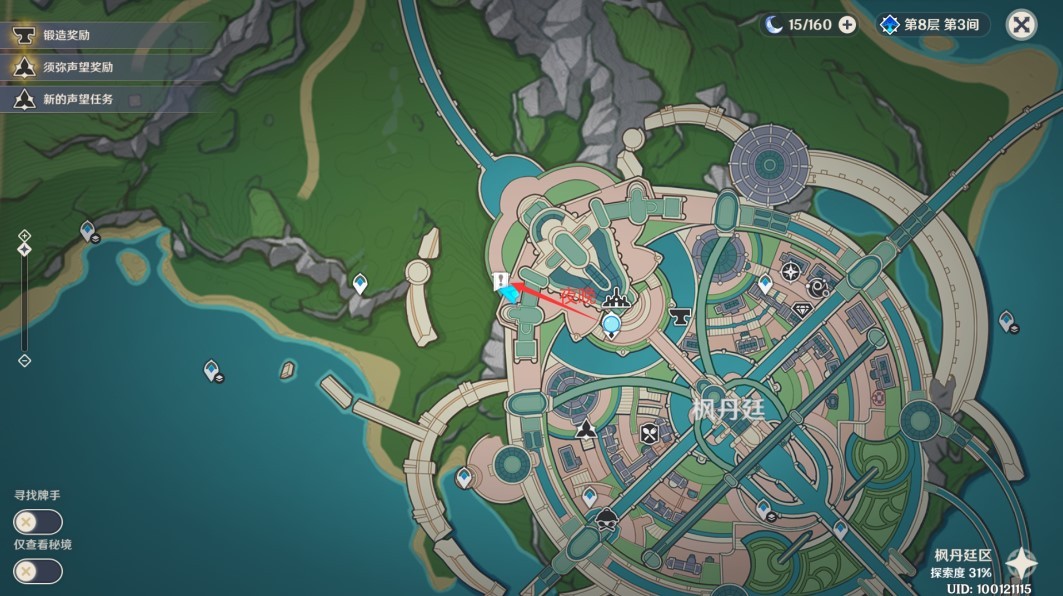Zoom in using the map slider's plus
Image resolution: width=1063 pixels, height=596 pixels.
point(25,236)
